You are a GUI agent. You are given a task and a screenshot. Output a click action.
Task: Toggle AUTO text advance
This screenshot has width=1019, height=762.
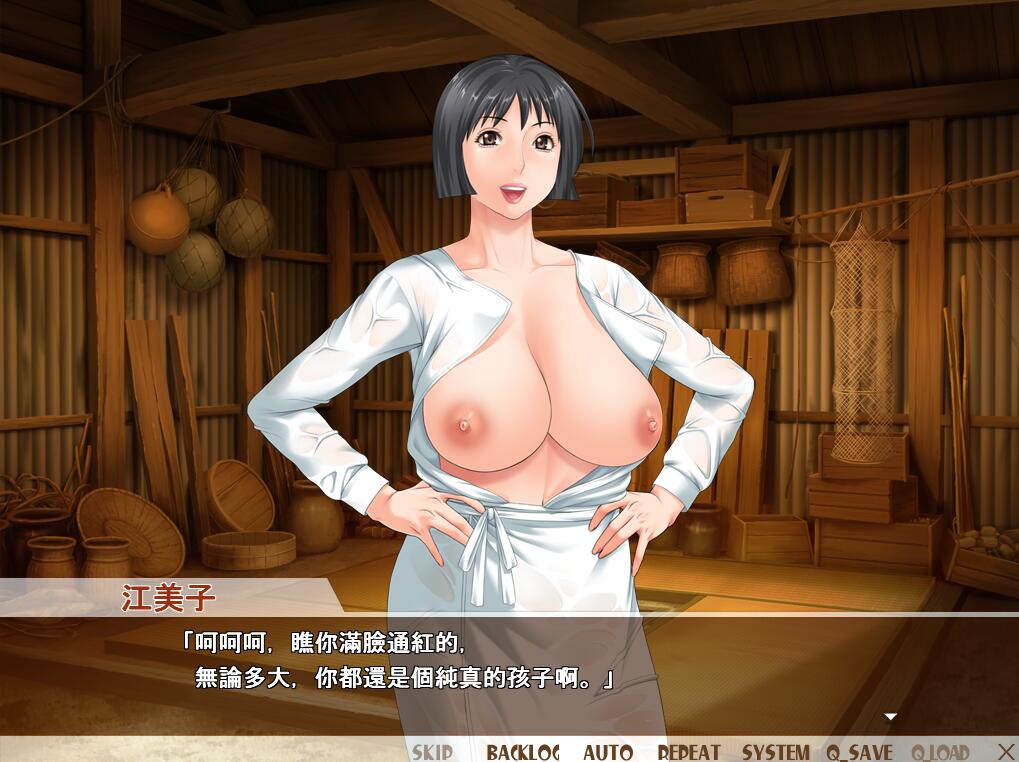tap(607, 752)
